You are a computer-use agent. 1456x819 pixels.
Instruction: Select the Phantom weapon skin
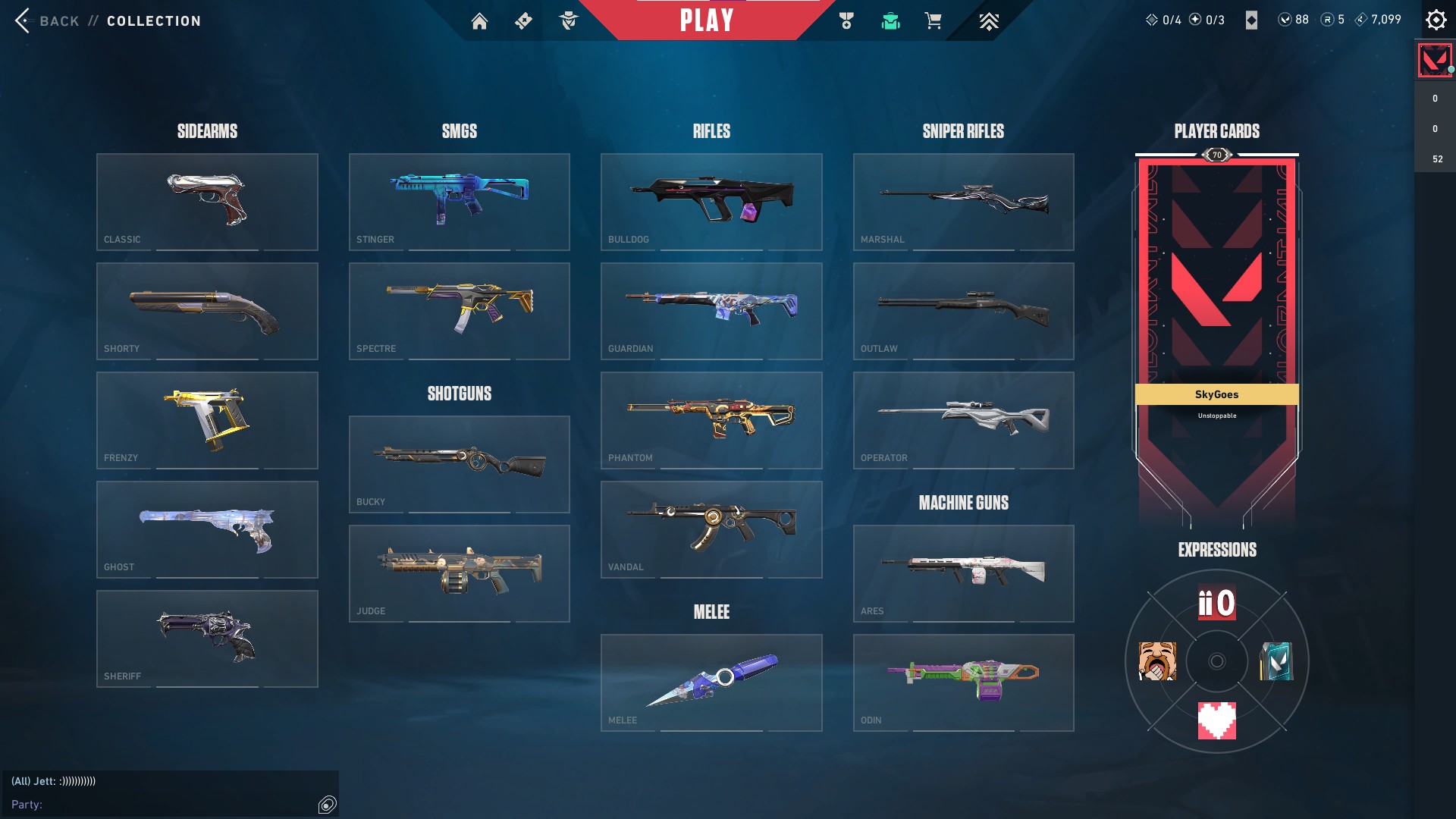(x=711, y=420)
